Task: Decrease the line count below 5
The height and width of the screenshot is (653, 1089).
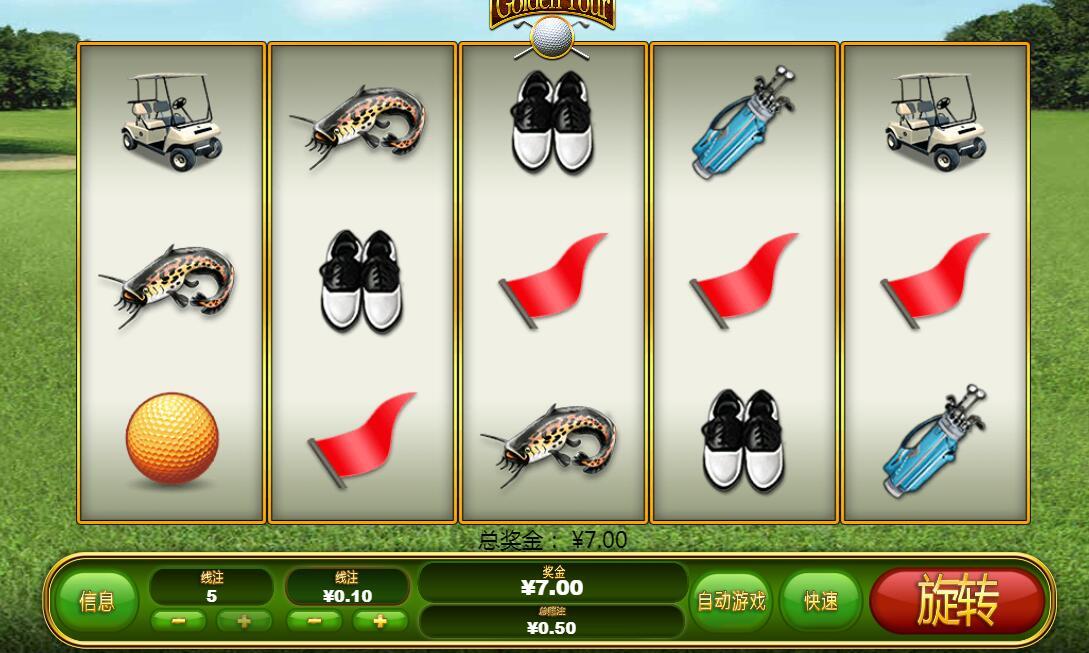Action: (179, 621)
